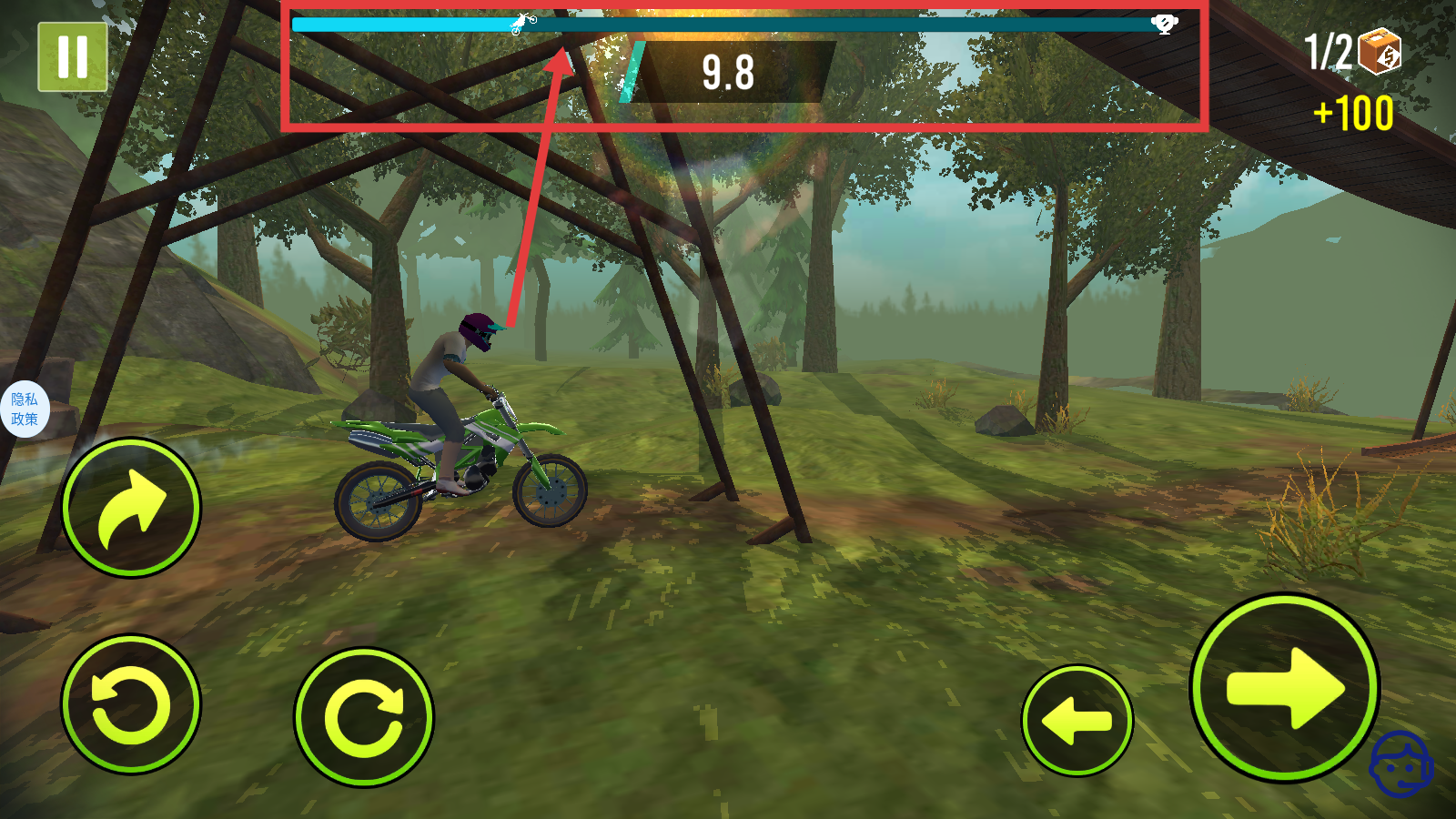Open the blue customer support face icon
Screen dimensions: 1456x819
[x=1400, y=764]
